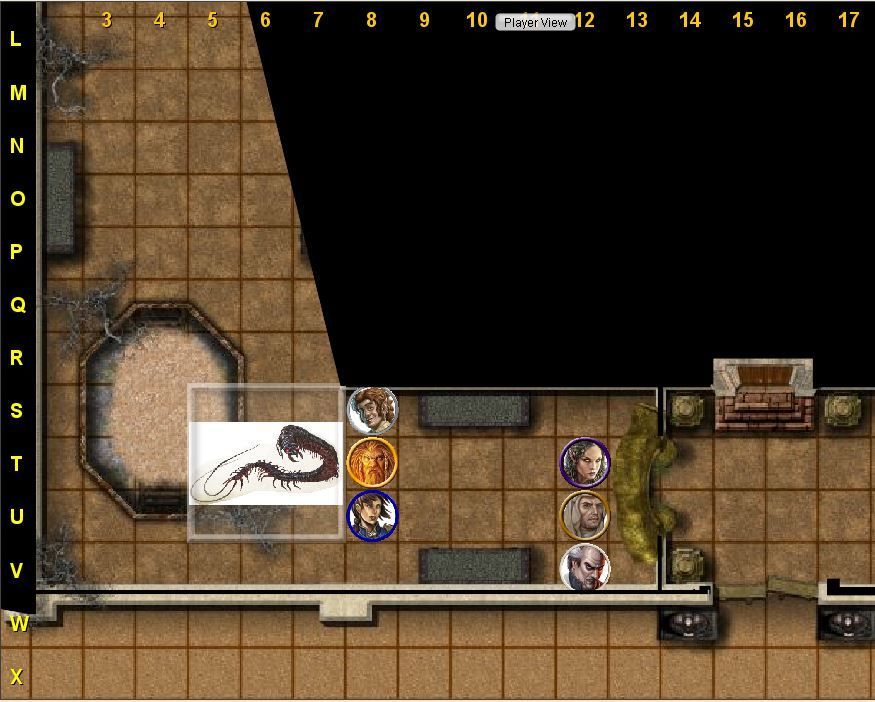Viewport: 875px width, 702px height.
Task: Pick the purple-ringed woman token
Action: coord(585,463)
